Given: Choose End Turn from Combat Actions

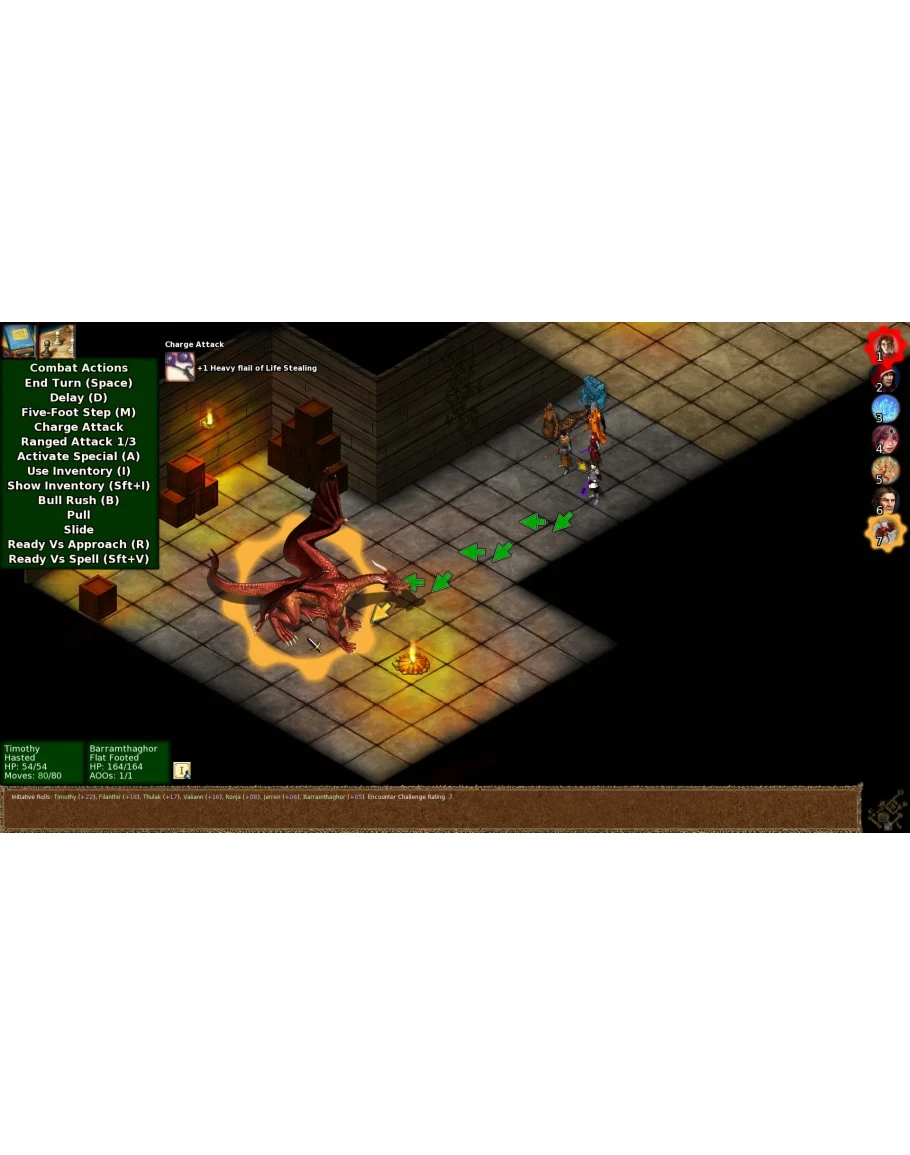Looking at the screenshot, I should pyautogui.click(x=79, y=383).
